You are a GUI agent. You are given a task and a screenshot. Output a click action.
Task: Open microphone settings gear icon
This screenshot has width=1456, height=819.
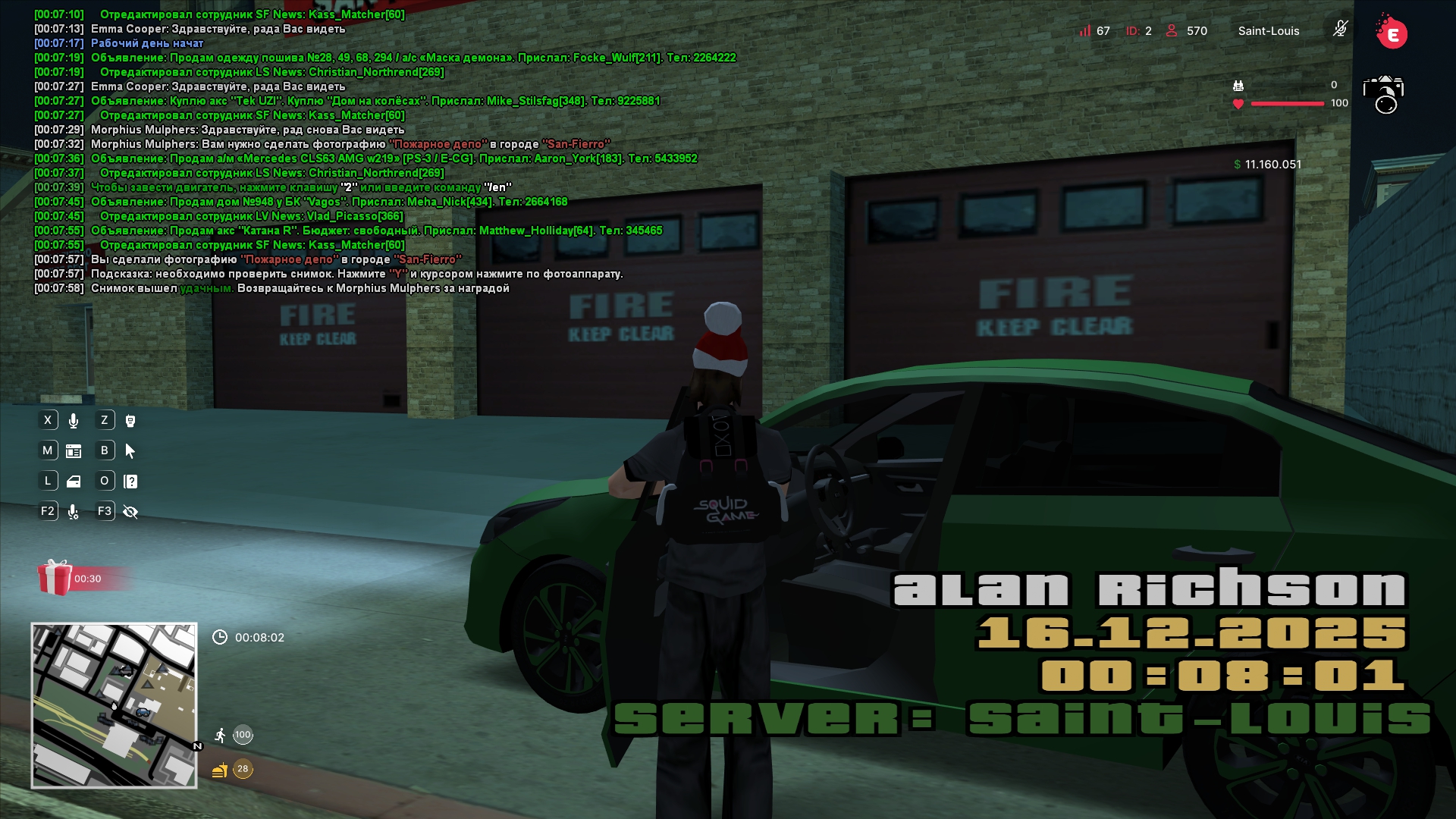click(x=74, y=512)
